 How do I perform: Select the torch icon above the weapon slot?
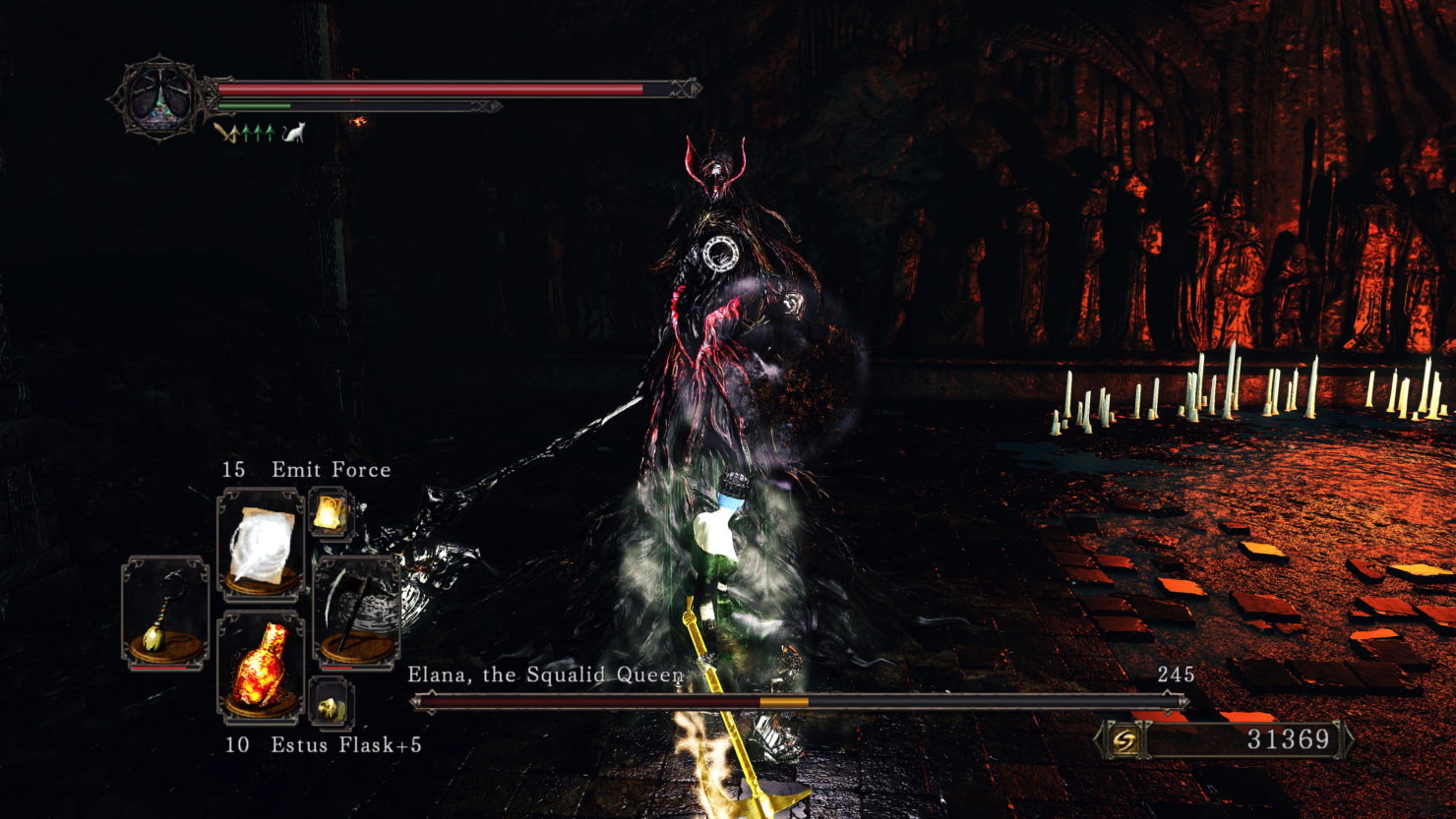(332, 509)
